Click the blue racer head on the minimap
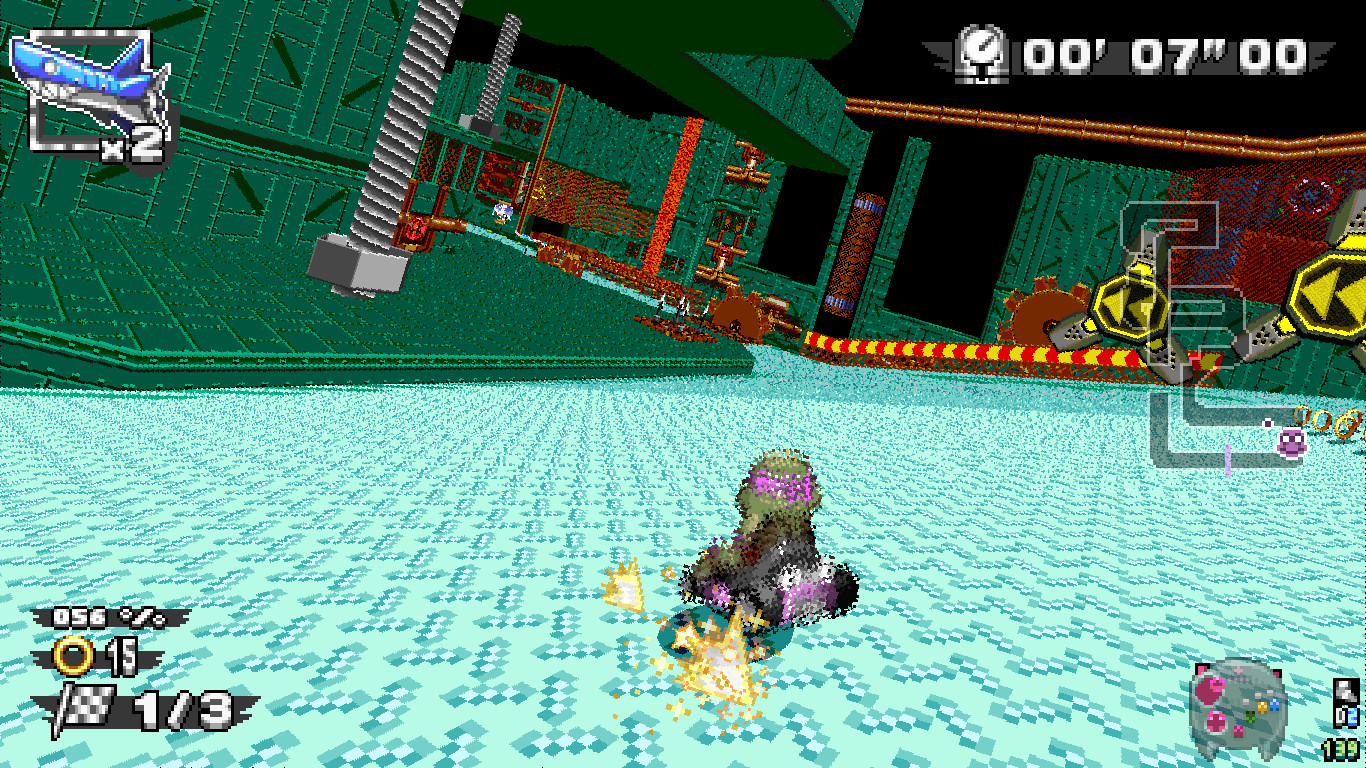 pyautogui.click(x=1273, y=704)
